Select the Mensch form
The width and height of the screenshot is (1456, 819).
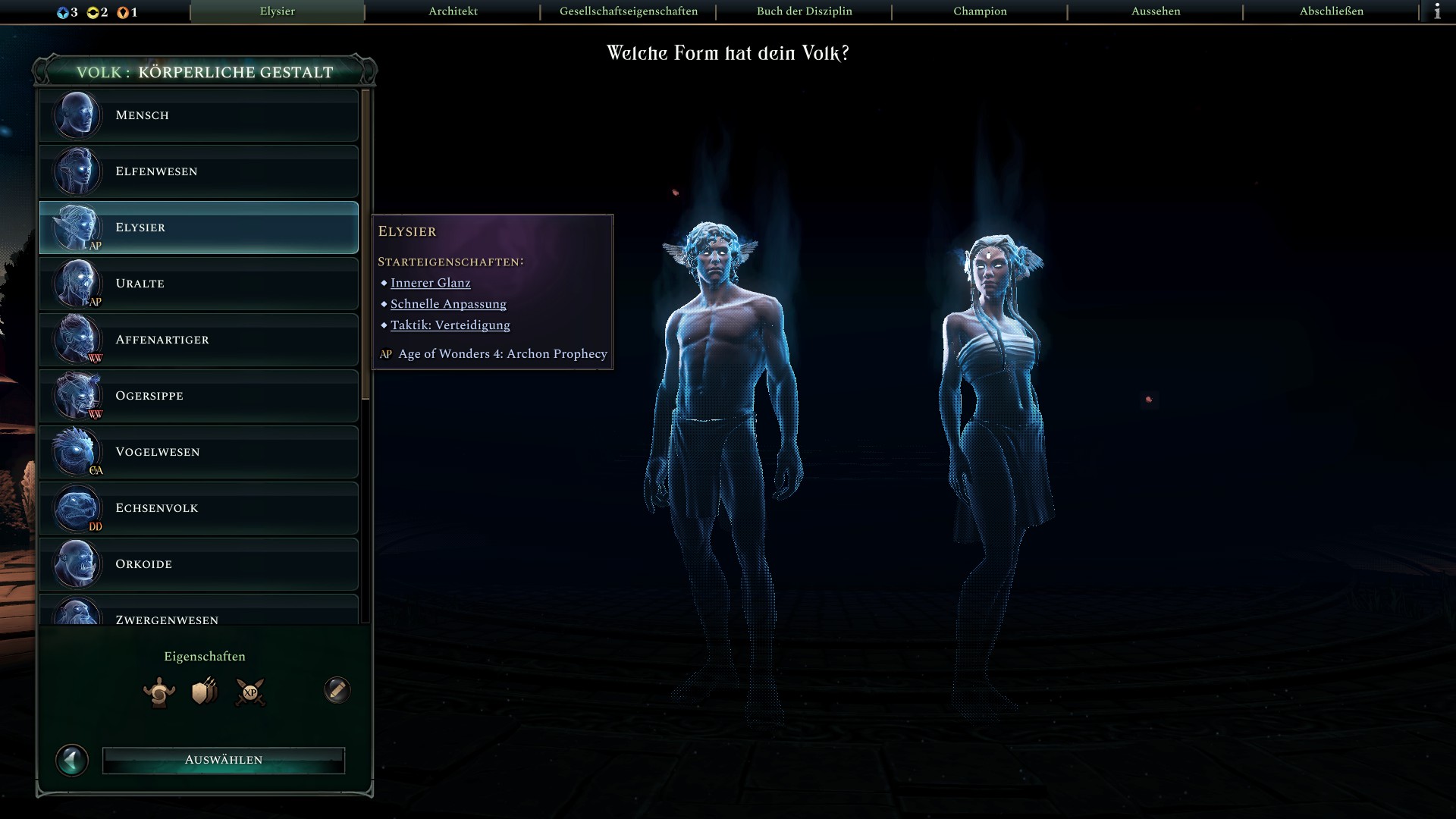pos(199,115)
